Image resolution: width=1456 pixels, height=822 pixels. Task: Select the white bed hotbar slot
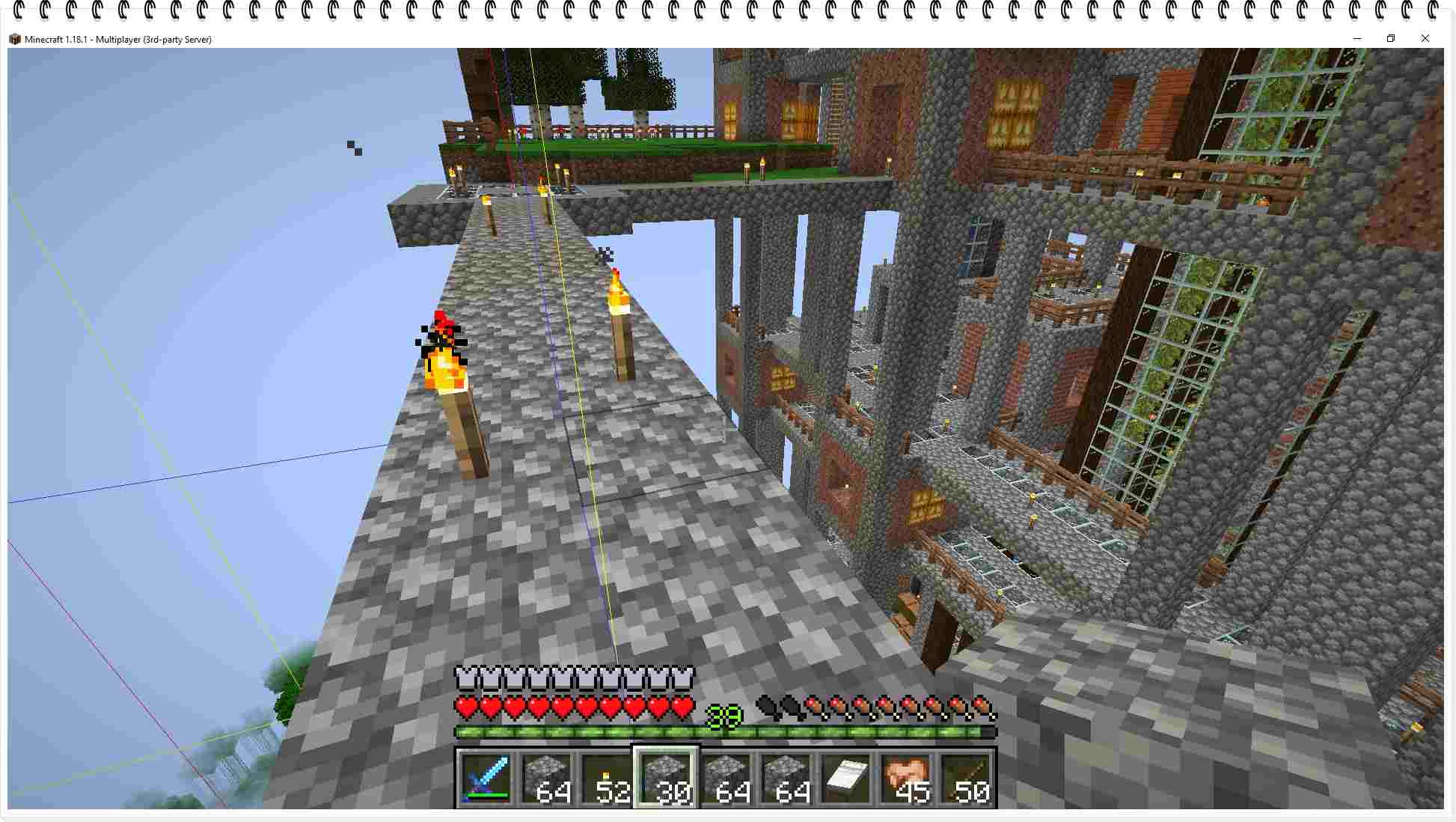click(845, 778)
